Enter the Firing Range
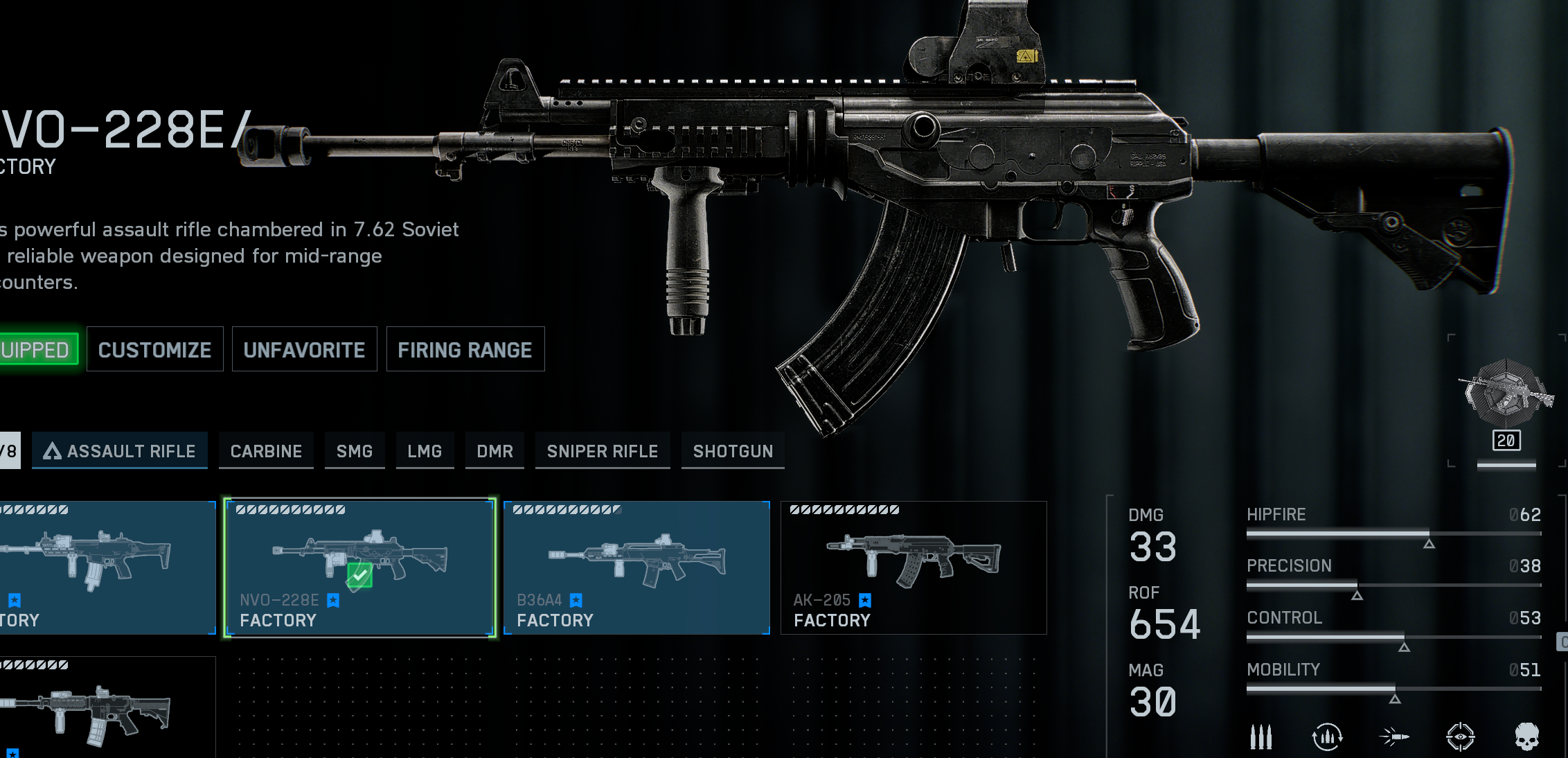The image size is (1568, 758). coord(465,350)
